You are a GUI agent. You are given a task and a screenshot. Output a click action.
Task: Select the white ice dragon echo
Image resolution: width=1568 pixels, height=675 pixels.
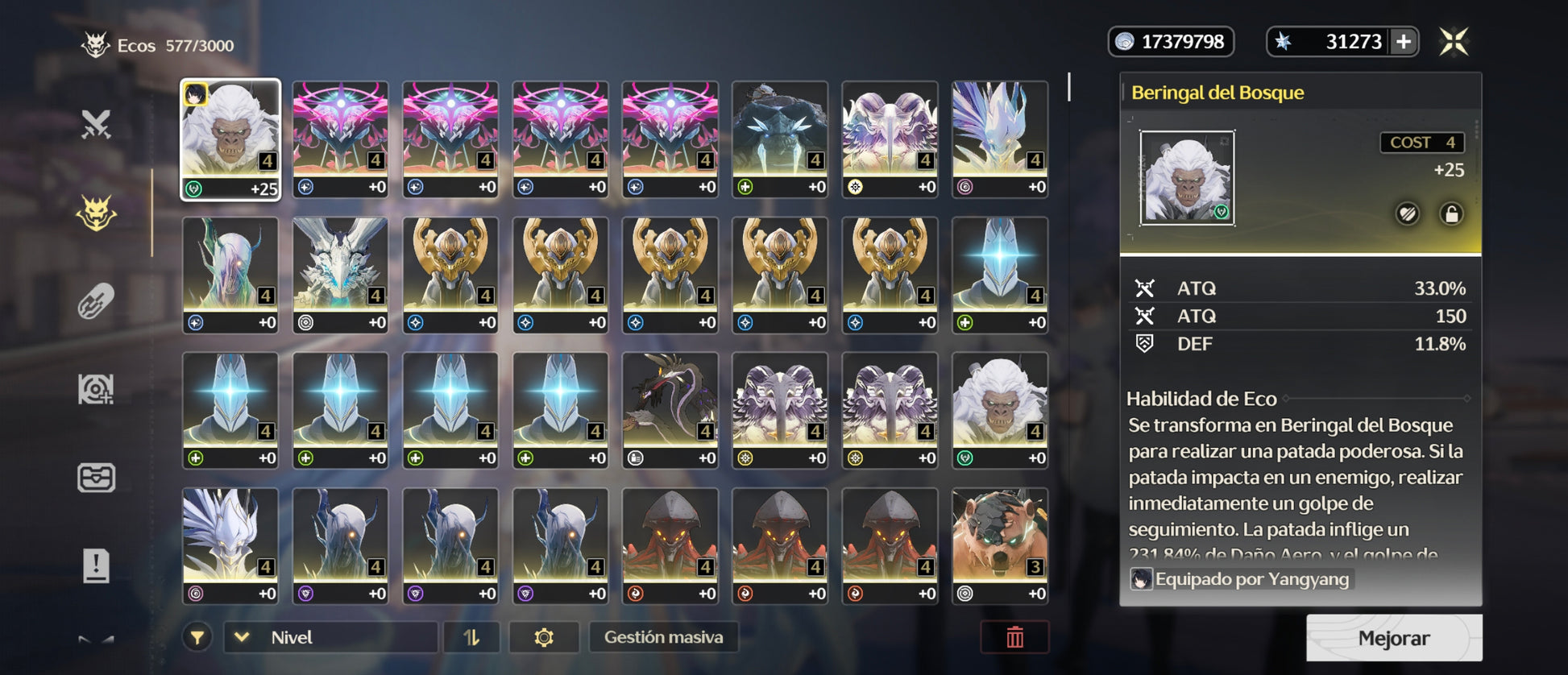340,275
